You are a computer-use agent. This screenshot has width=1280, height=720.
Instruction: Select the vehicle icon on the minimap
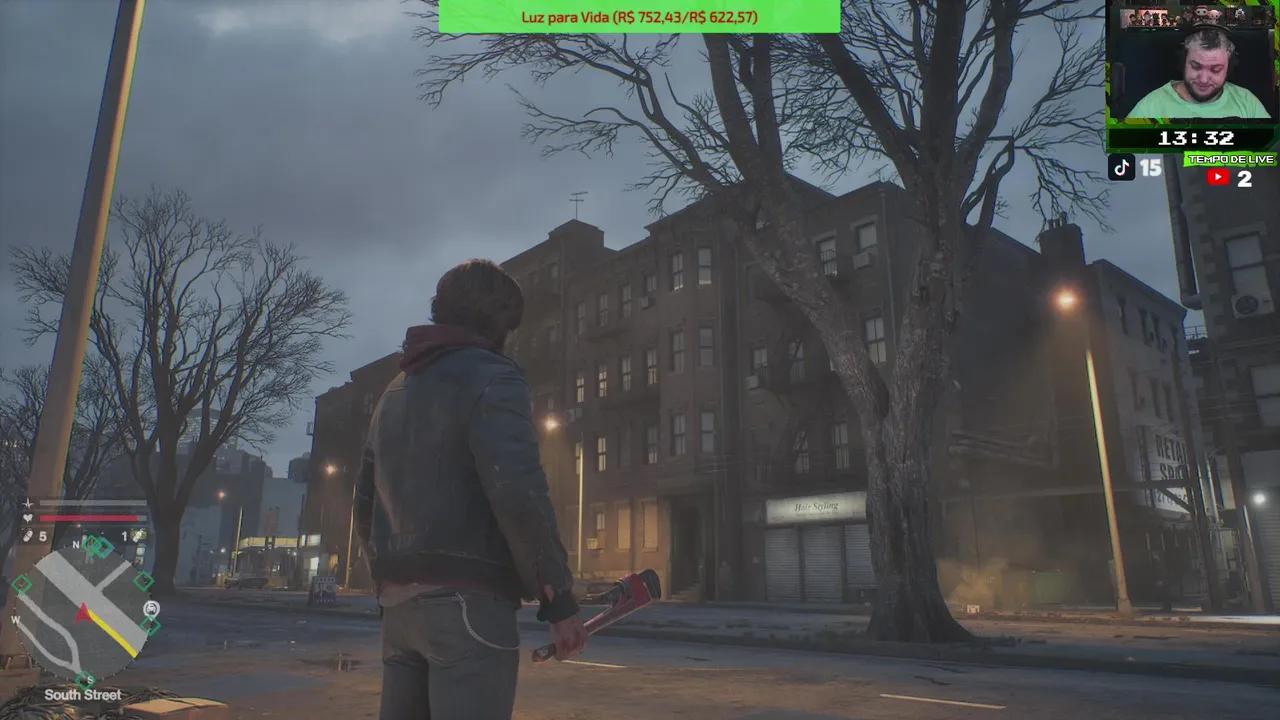point(151,608)
